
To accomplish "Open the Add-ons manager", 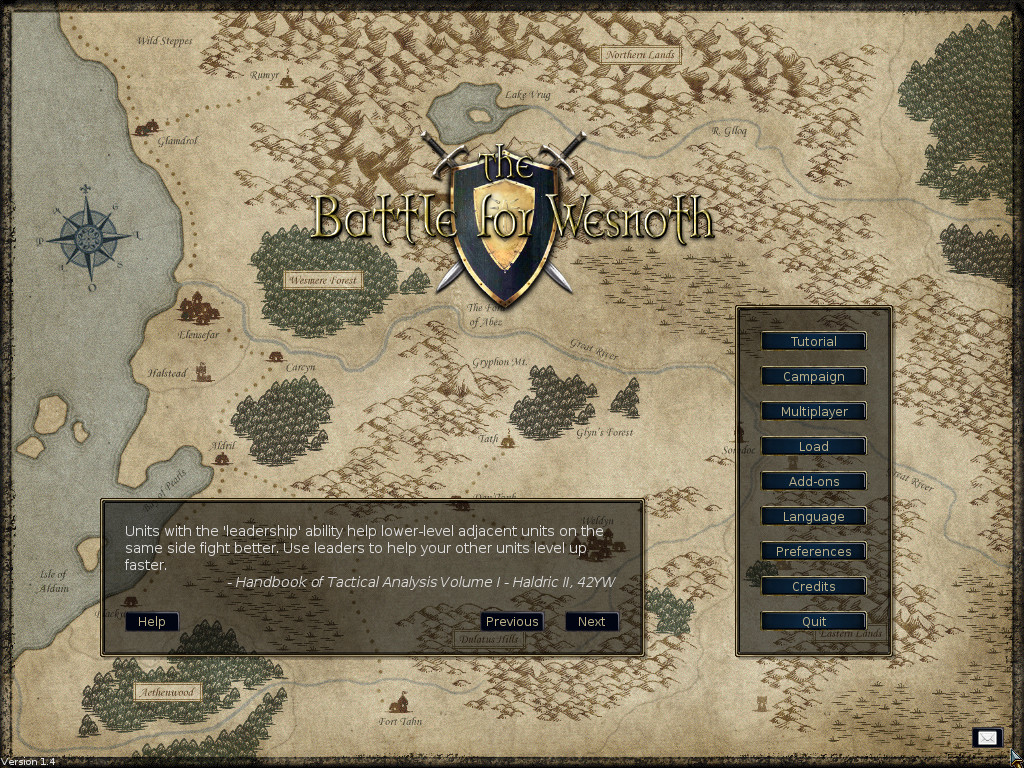I will (813, 482).
